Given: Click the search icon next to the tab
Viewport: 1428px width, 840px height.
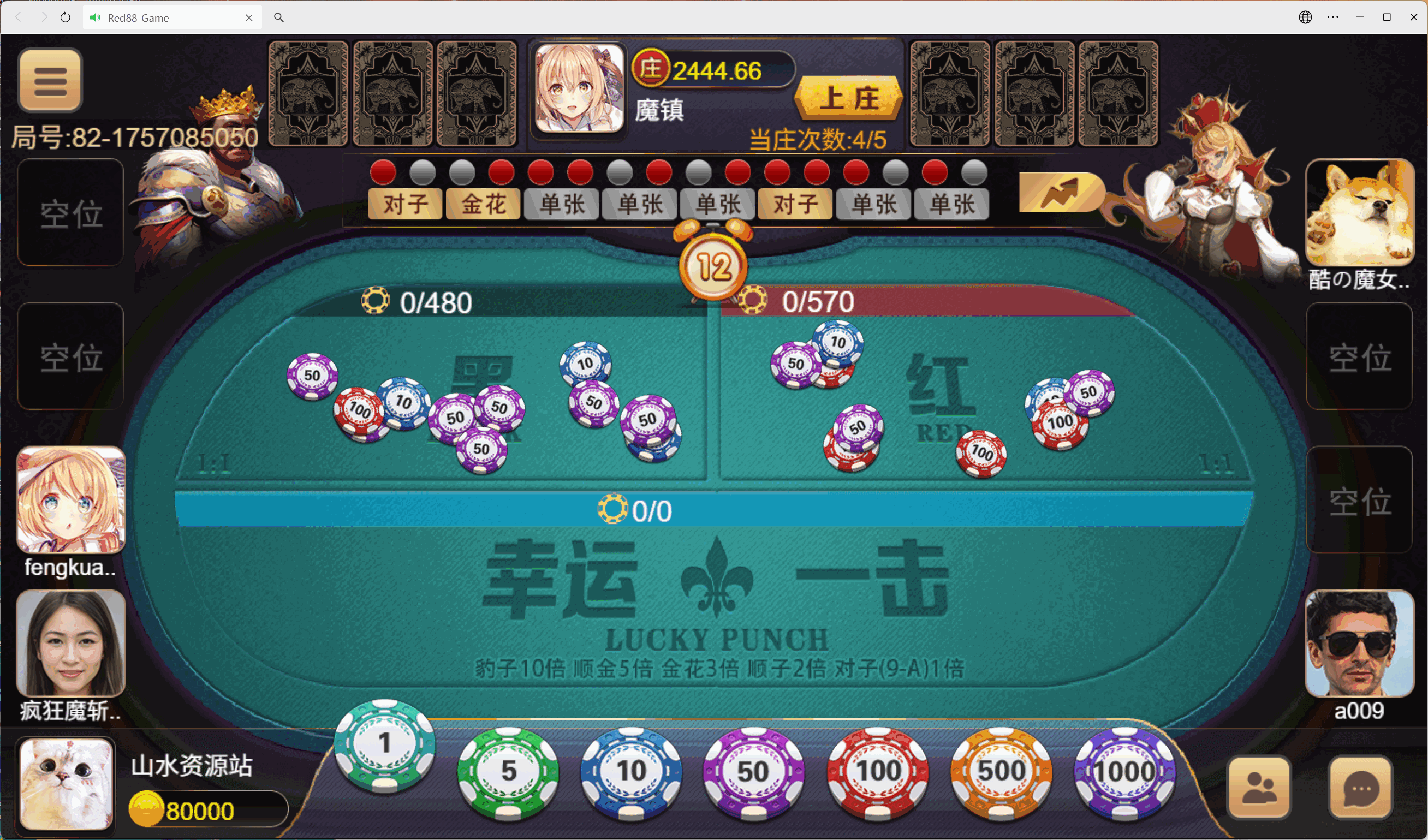Looking at the screenshot, I should pos(279,17).
